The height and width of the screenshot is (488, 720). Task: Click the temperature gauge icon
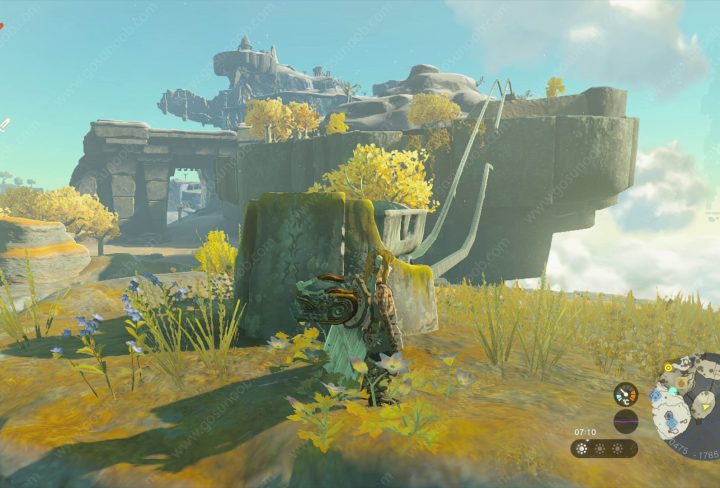[x=626, y=394]
